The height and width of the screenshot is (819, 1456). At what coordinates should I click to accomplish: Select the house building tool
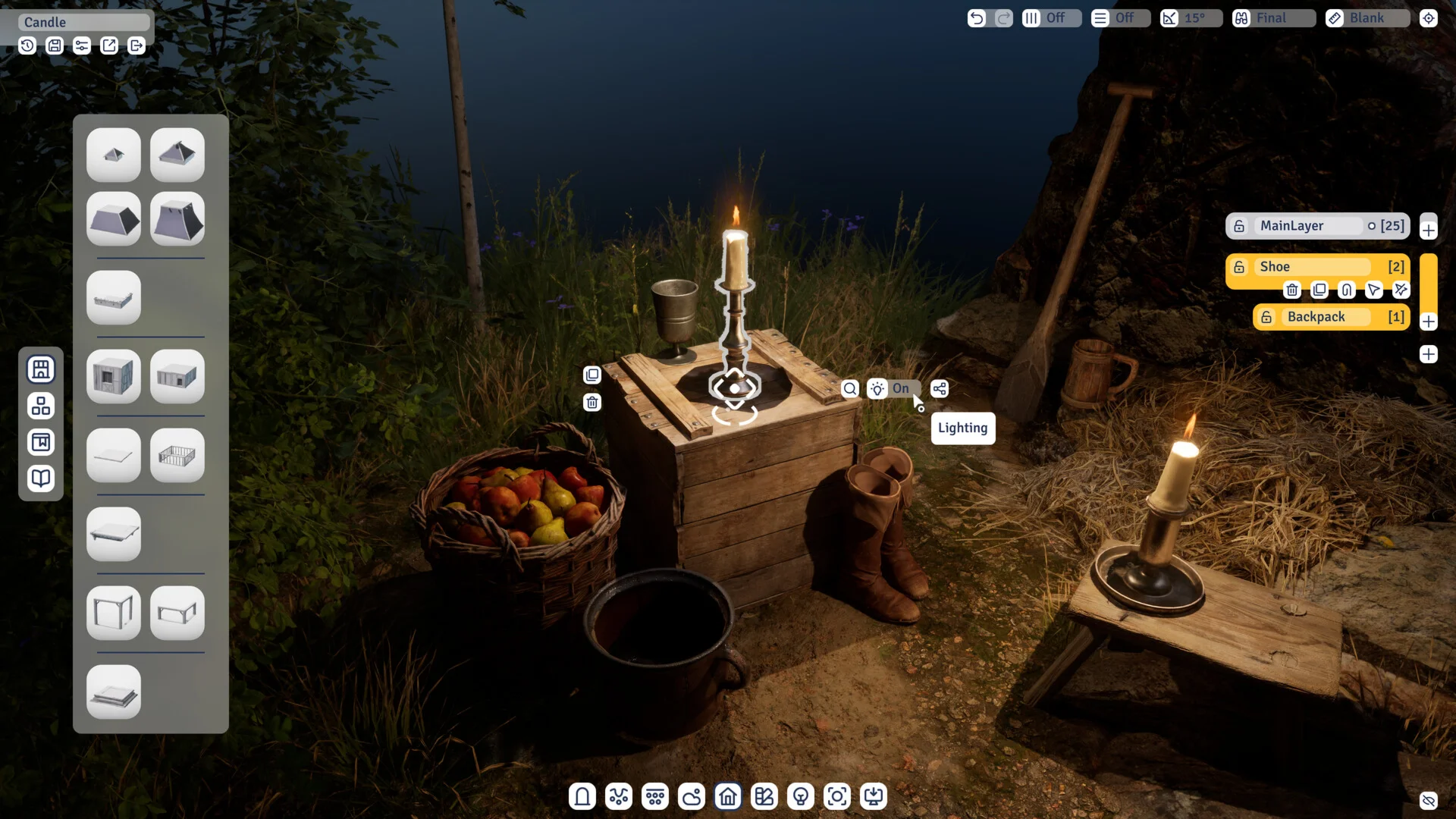pyautogui.click(x=728, y=797)
